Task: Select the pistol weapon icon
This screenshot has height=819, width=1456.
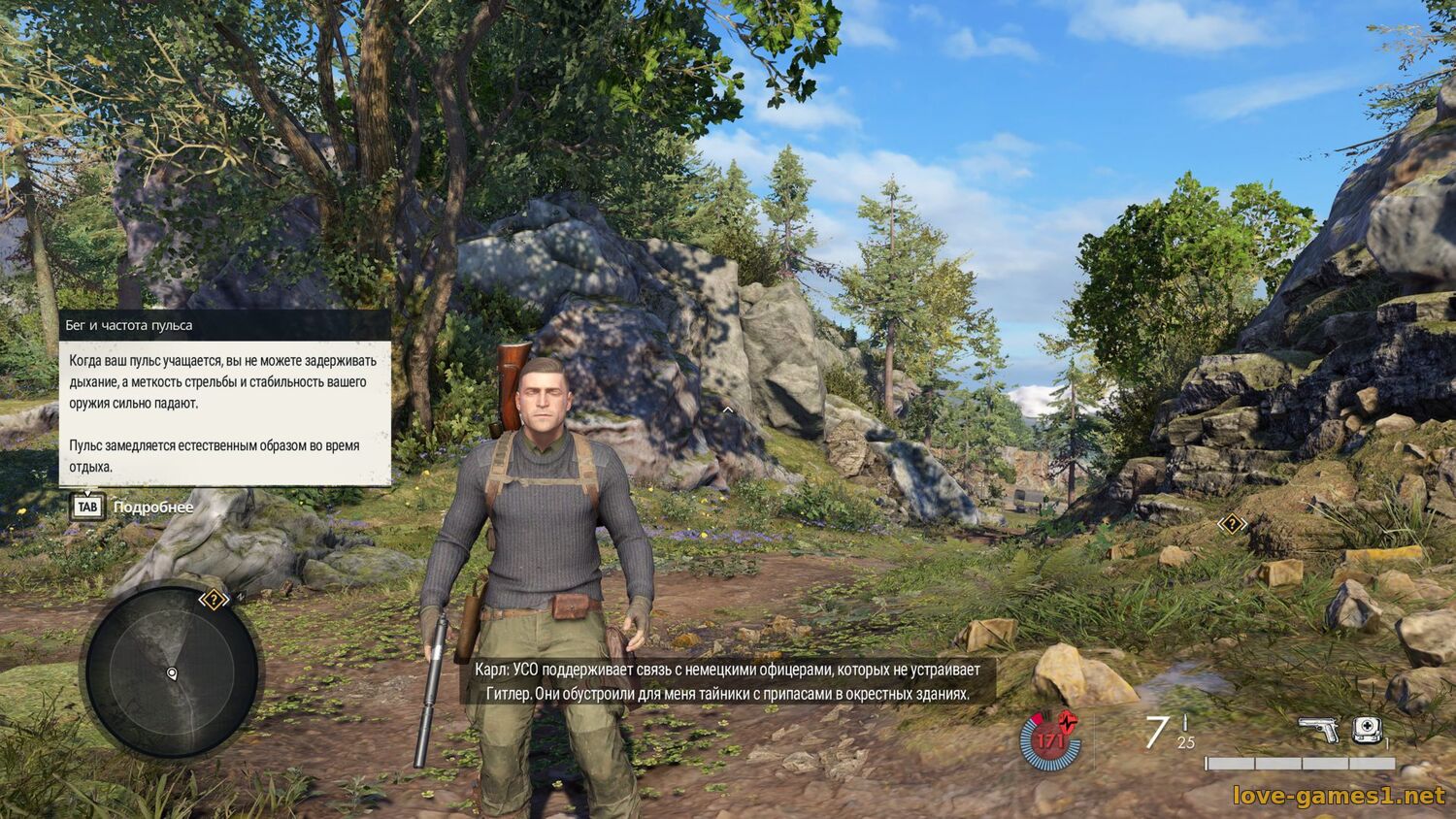Action: (1318, 730)
